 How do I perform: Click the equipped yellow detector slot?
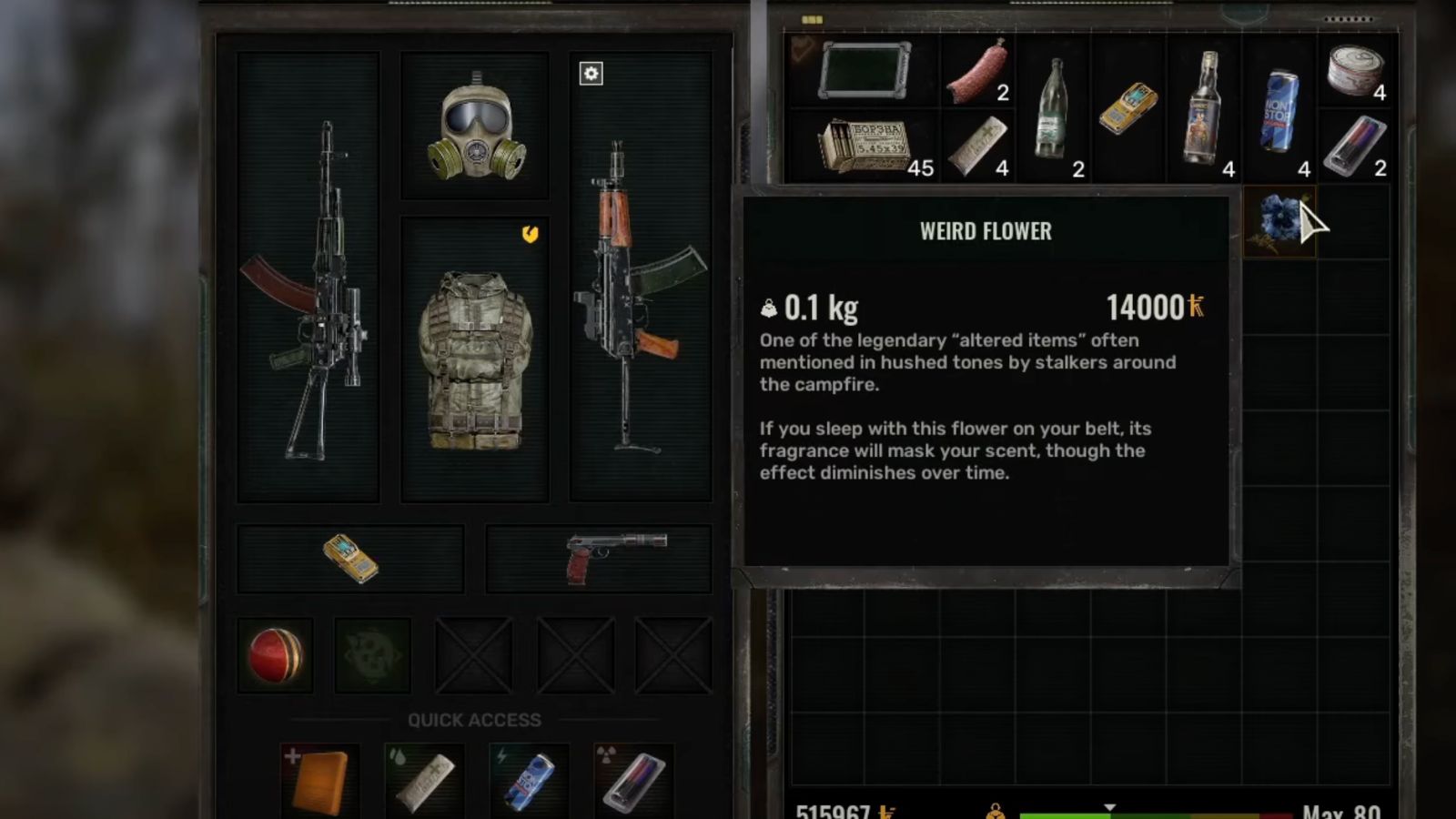point(351,558)
